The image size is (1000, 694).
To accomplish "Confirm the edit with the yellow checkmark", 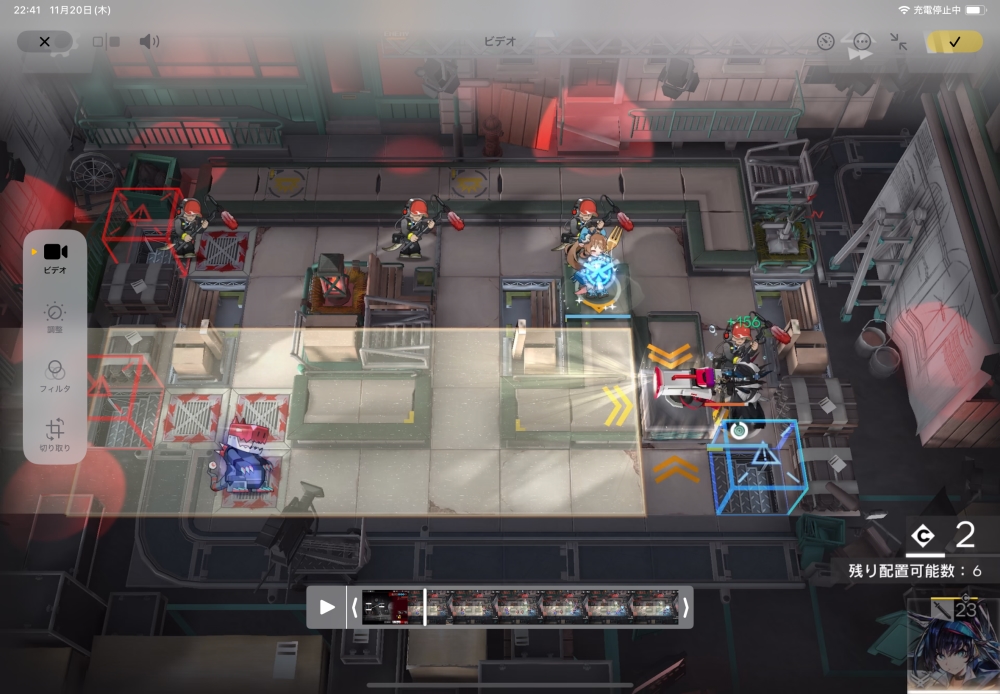I will 954,42.
